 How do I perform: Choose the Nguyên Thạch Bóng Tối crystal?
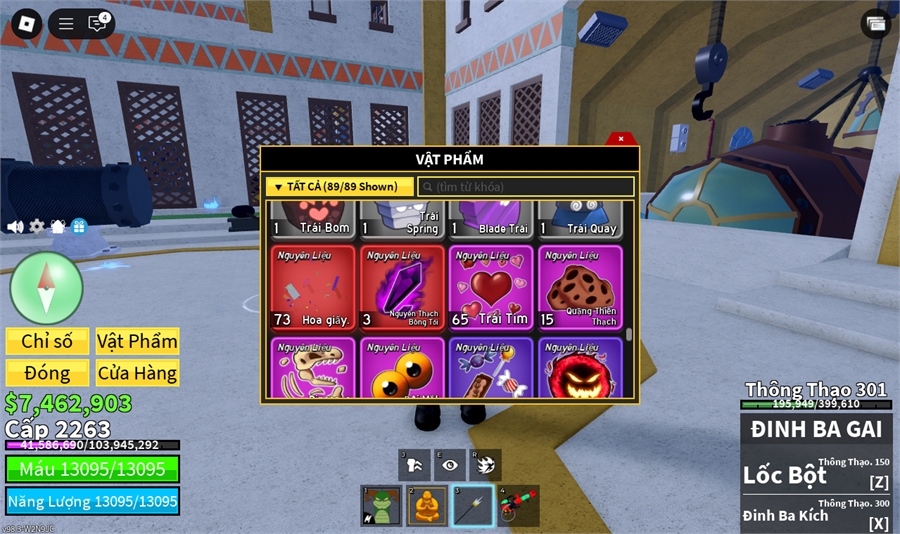coord(402,287)
